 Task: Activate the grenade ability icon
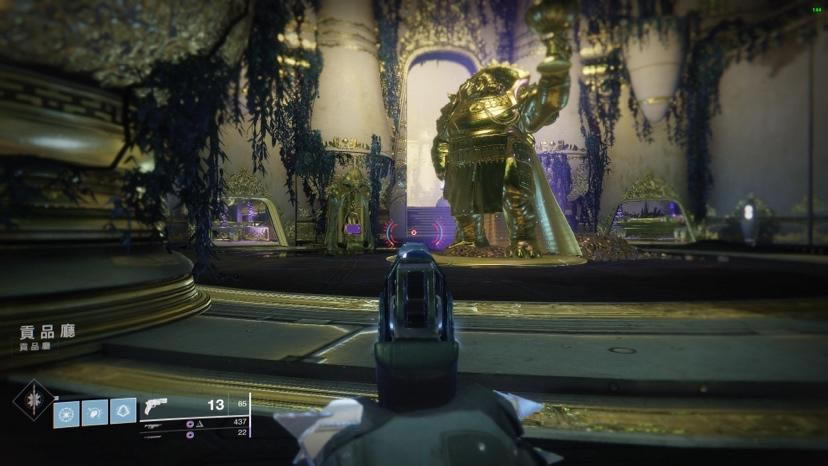(66, 412)
